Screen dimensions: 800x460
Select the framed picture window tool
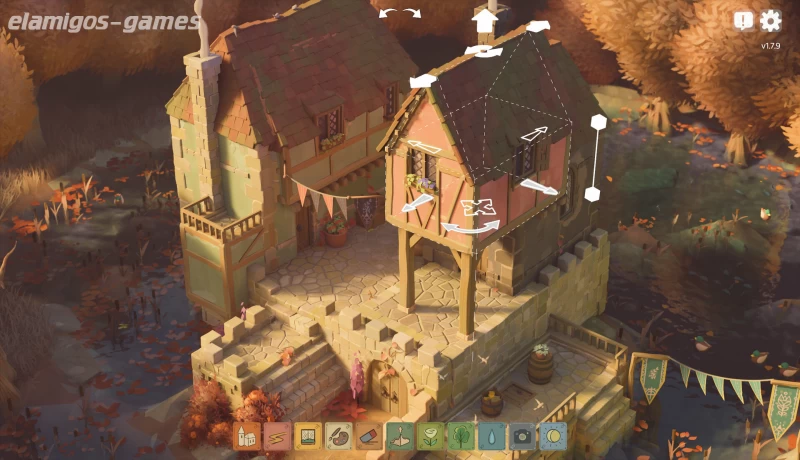tap(308, 436)
